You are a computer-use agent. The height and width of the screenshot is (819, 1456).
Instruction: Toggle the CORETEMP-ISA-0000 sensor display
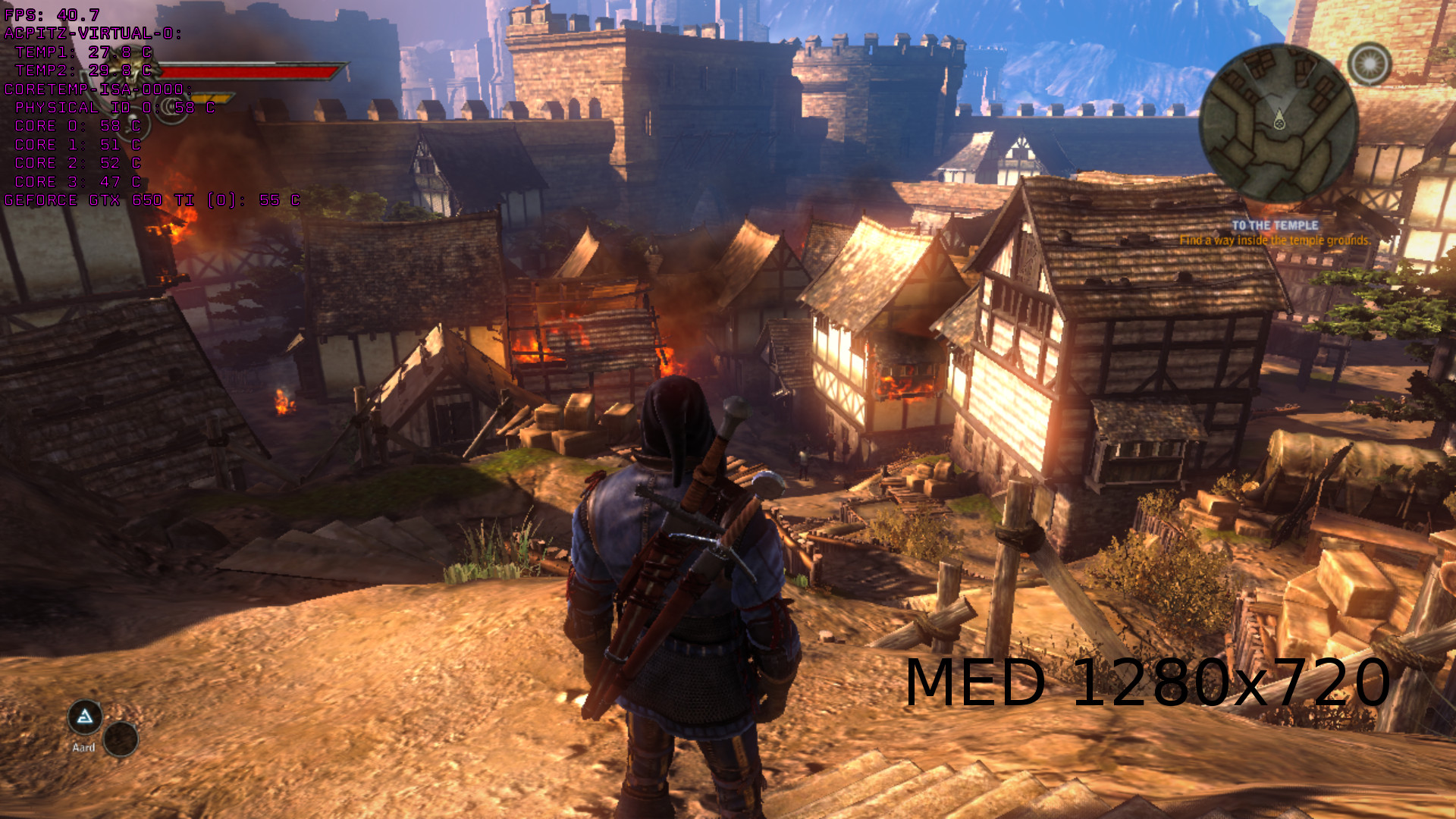(x=99, y=88)
